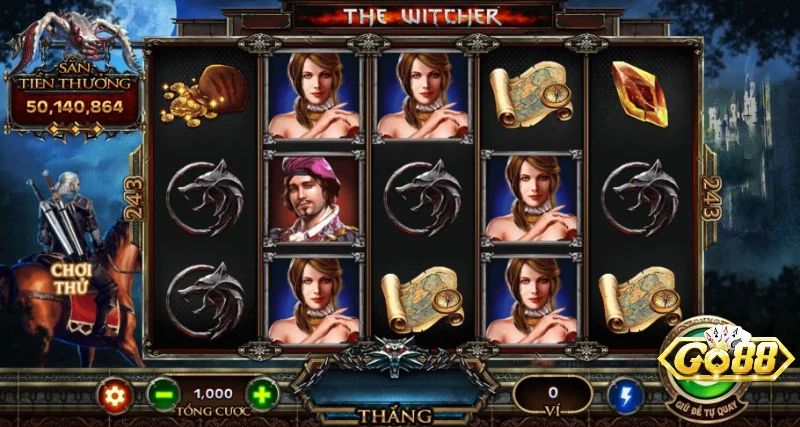
Task: Toggle the blue lightning turbo button
Action: [x=625, y=394]
